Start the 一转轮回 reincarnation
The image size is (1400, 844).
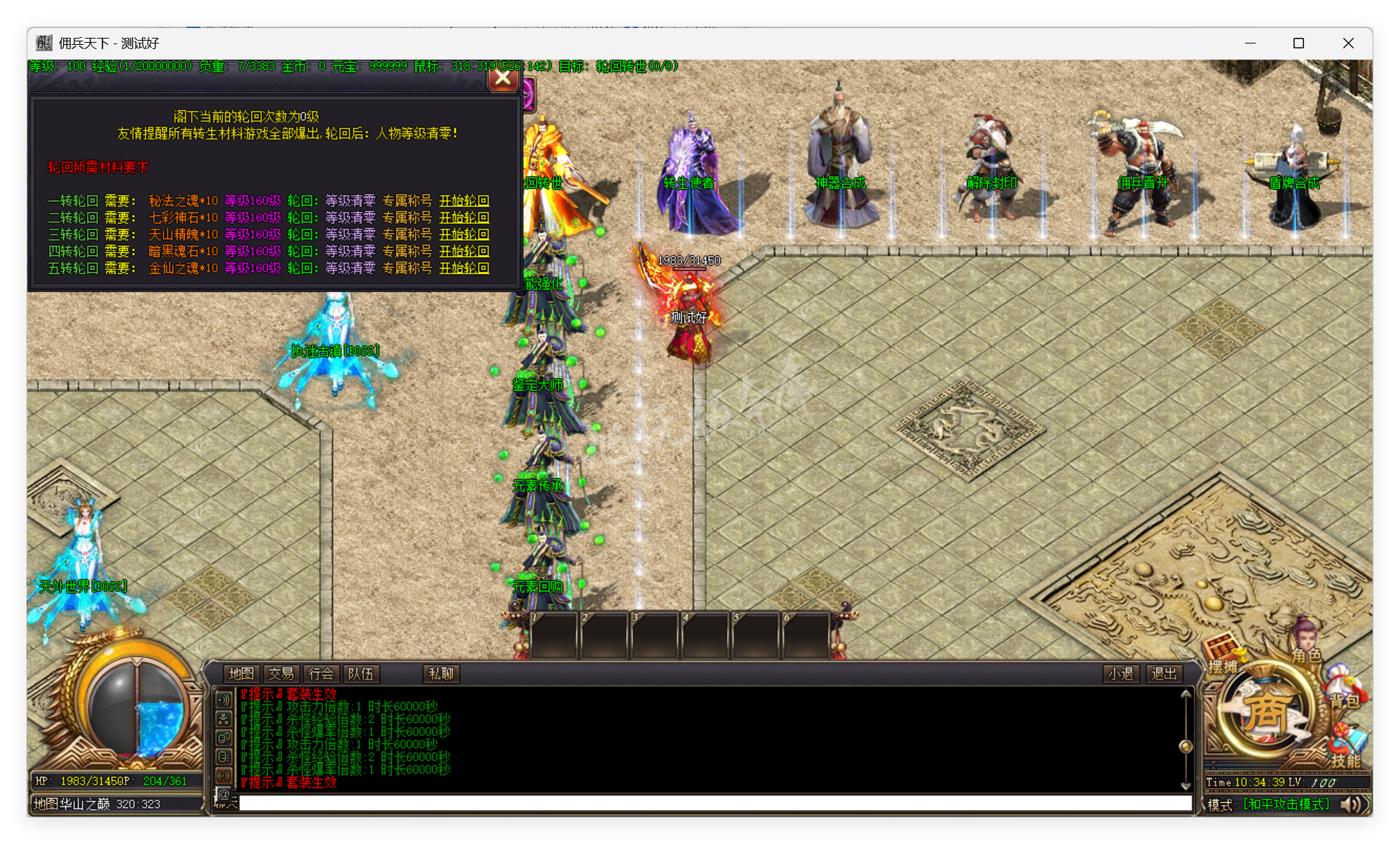point(464,201)
